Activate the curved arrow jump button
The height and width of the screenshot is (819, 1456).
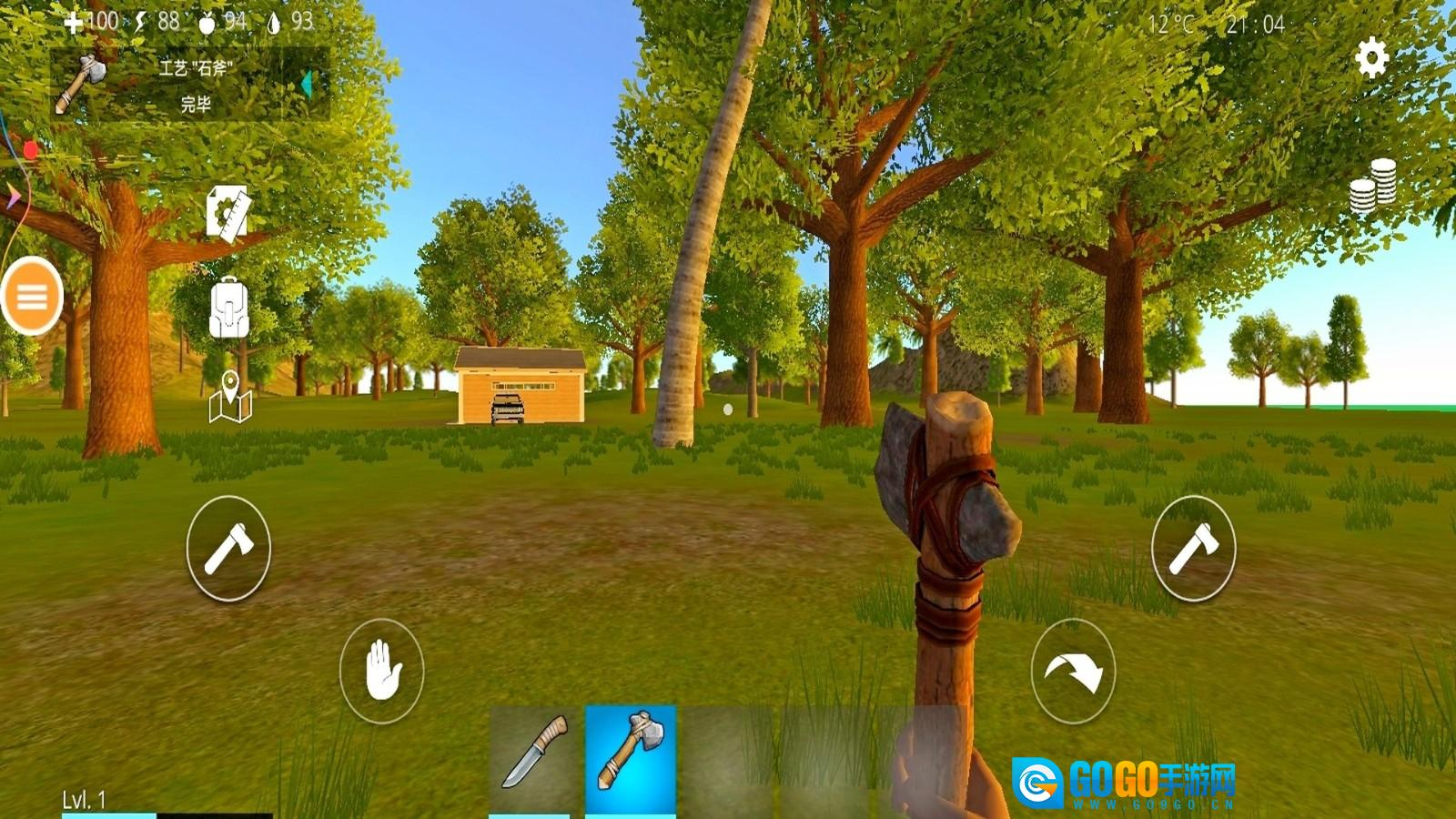[1073, 672]
